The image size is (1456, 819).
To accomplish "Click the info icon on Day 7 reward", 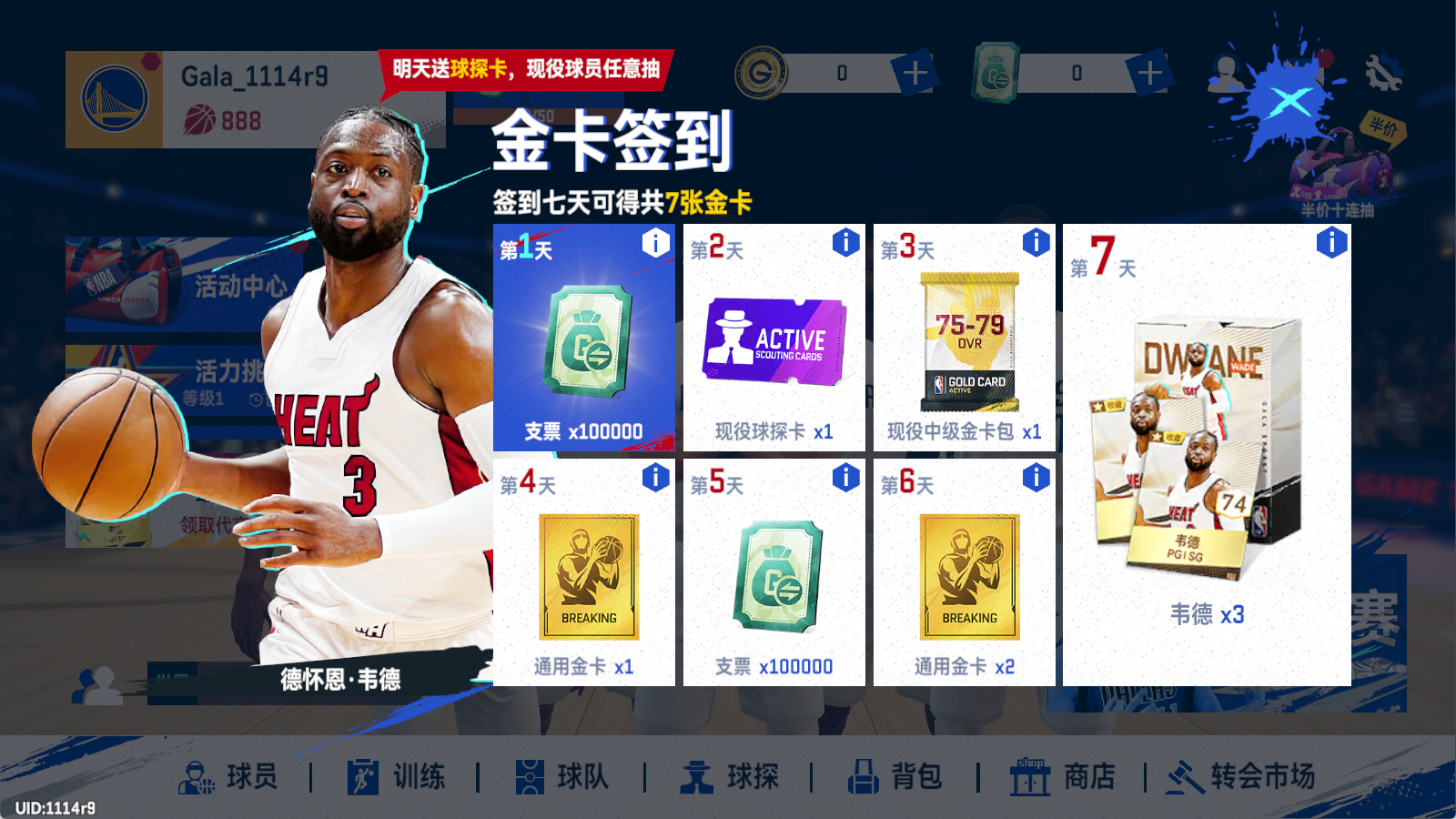I will (x=1331, y=243).
